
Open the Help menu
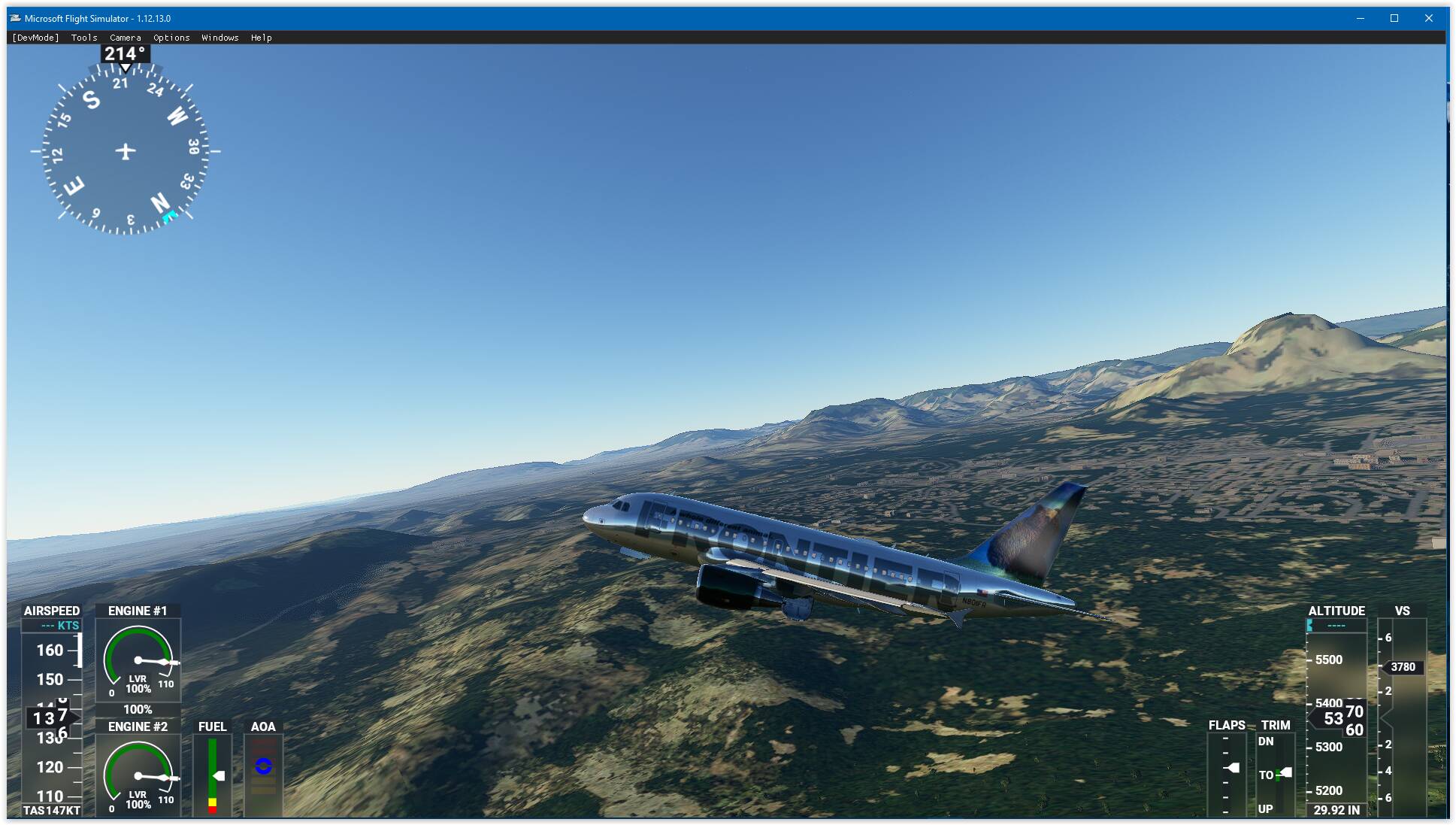coord(262,37)
